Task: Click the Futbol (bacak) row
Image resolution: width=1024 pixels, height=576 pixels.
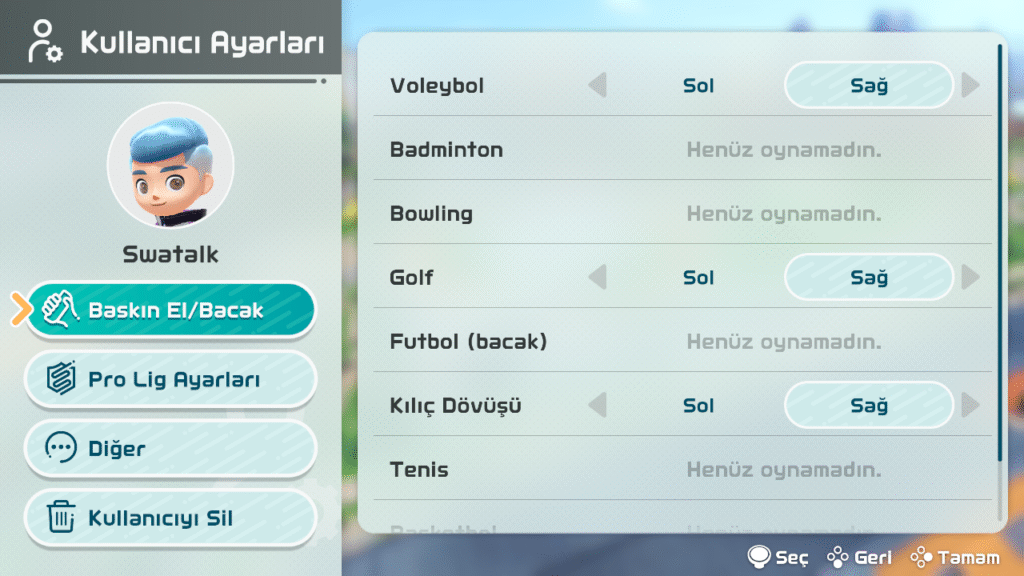Action: 680,342
